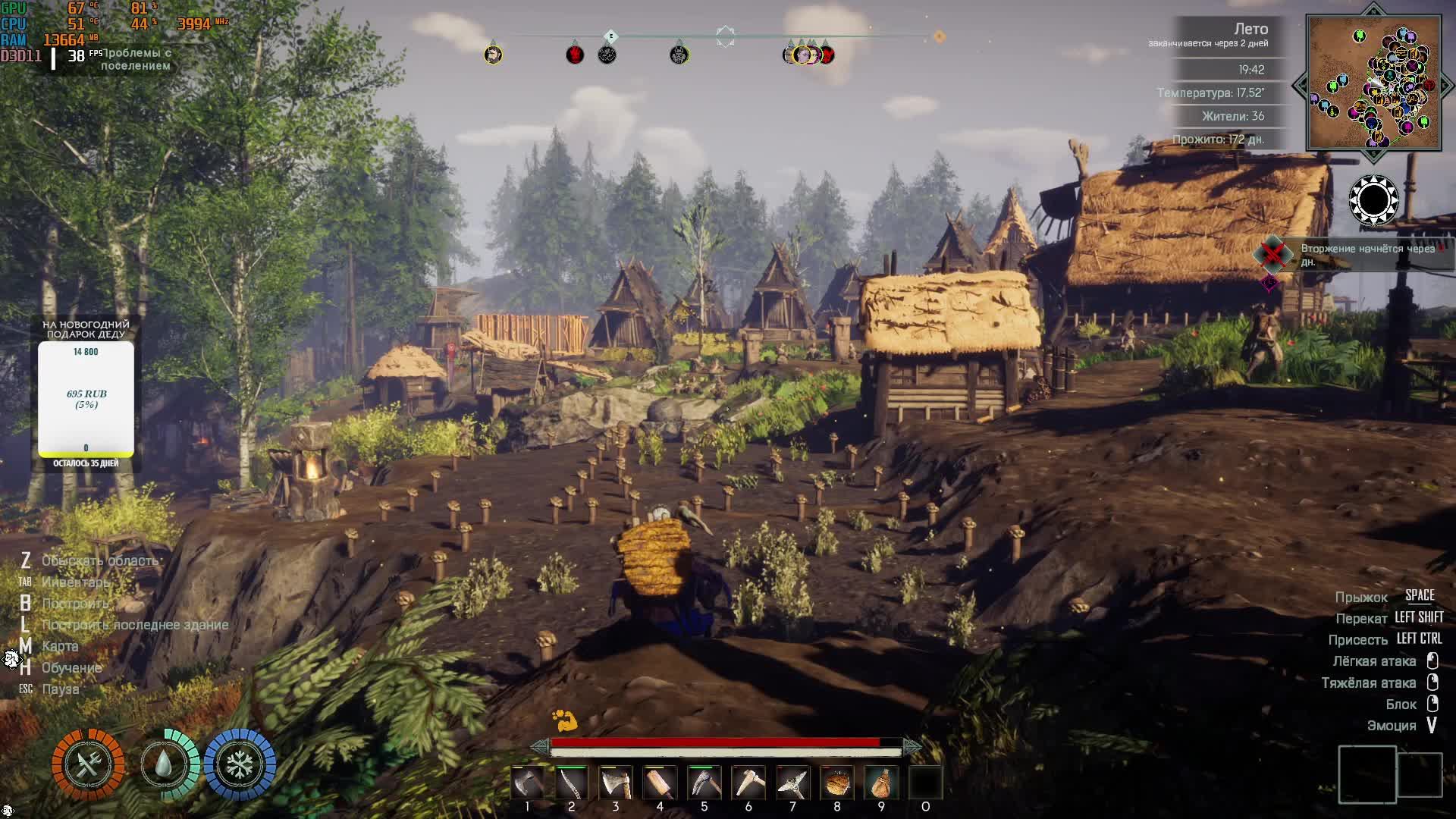The height and width of the screenshot is (819, 1456).
Task: Select the bone pickaxe in slot 6
Action: [x=748, y=783]
